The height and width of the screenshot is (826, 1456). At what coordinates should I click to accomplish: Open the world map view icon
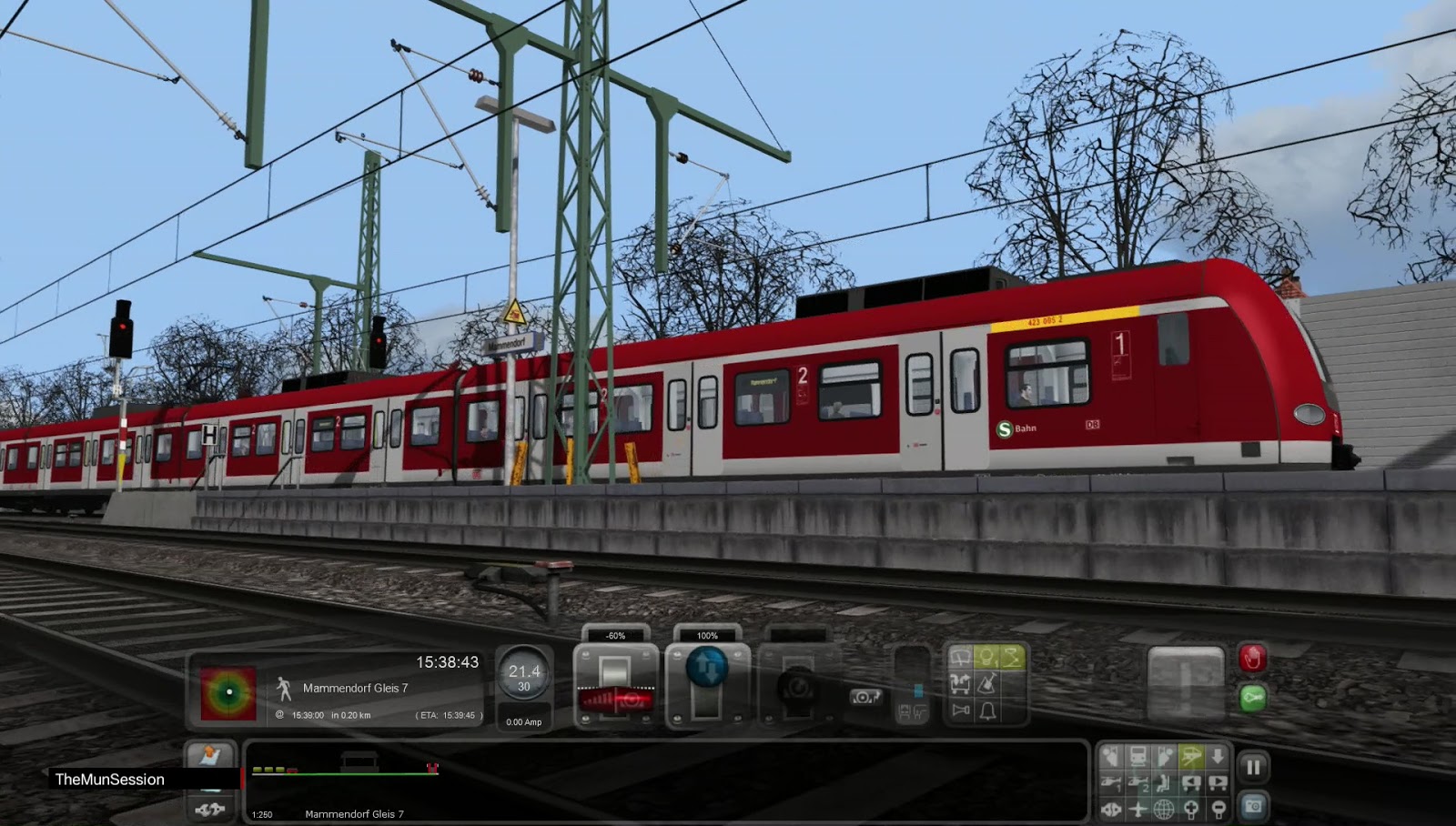click(x=1163, y=810)
